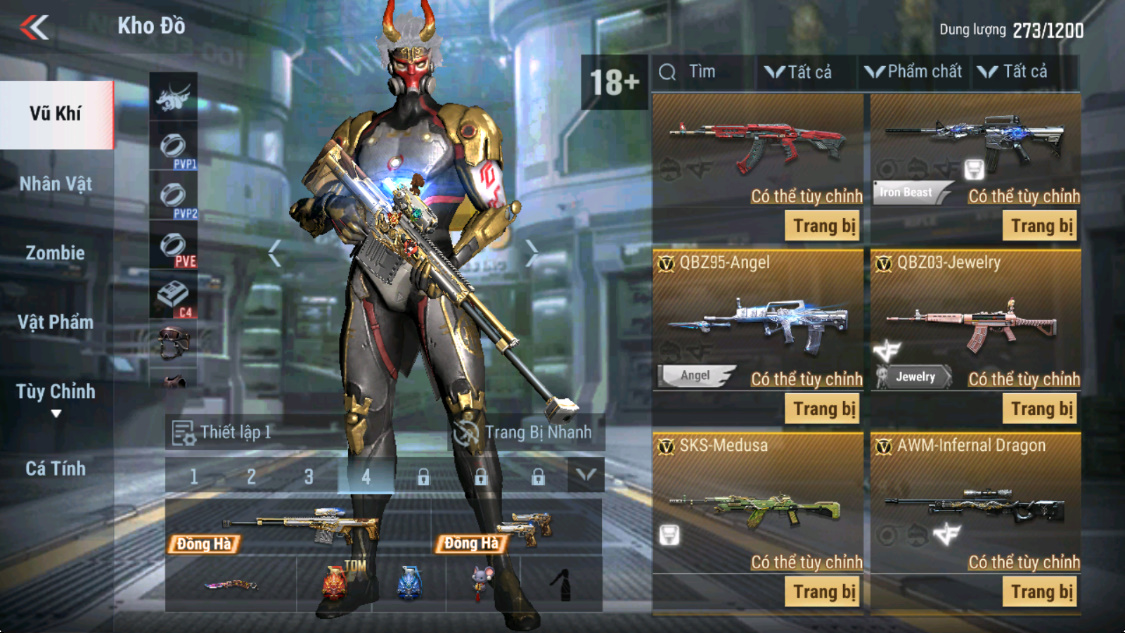Switch to loadout number 2
Viewport: 1125px width, 633px height.
[x=251, y=477]
